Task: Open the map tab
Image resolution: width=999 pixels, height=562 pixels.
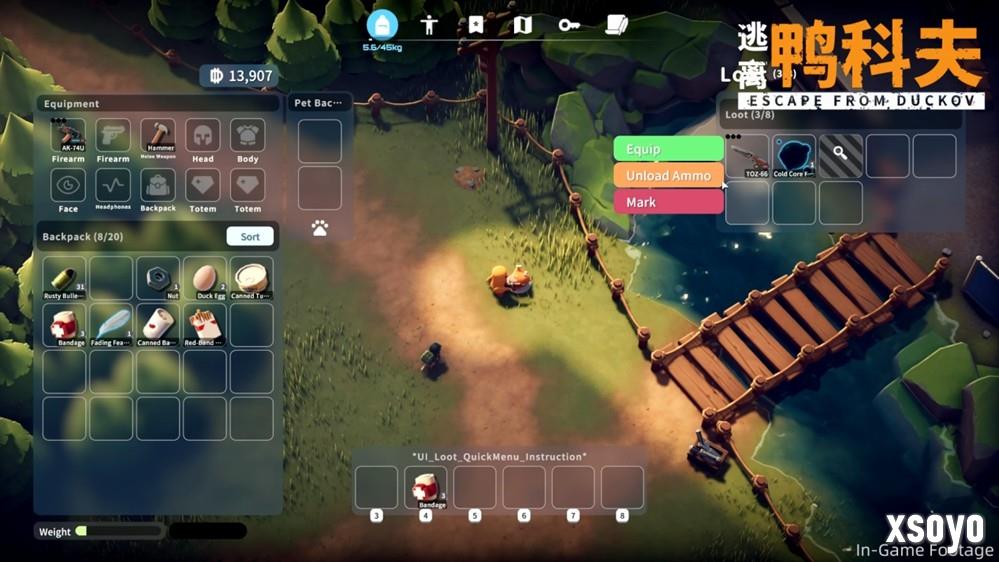Action: [522, 25]
